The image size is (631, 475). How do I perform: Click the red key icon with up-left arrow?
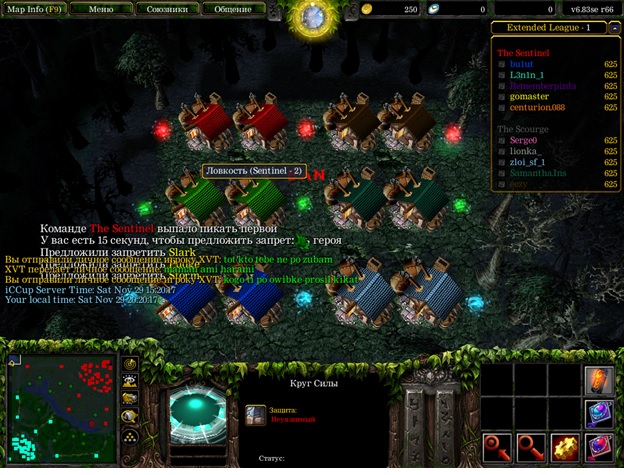pyautogui.click(x=495, y=445)
